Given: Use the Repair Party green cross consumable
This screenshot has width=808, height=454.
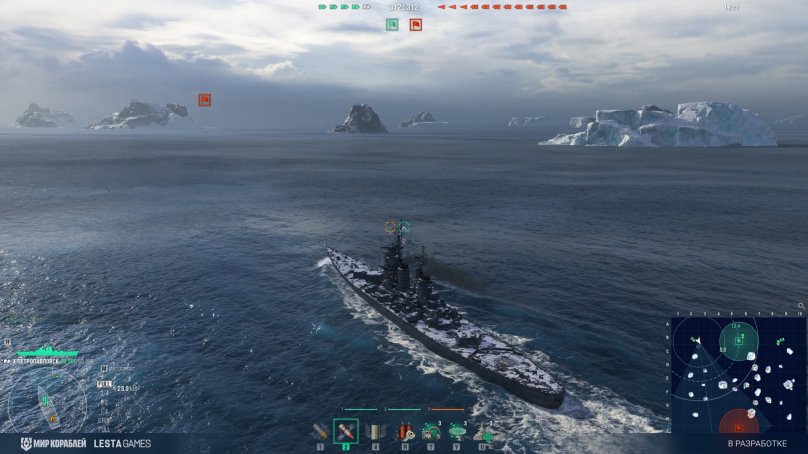Looking at the screenshot, I should [485, 432].
